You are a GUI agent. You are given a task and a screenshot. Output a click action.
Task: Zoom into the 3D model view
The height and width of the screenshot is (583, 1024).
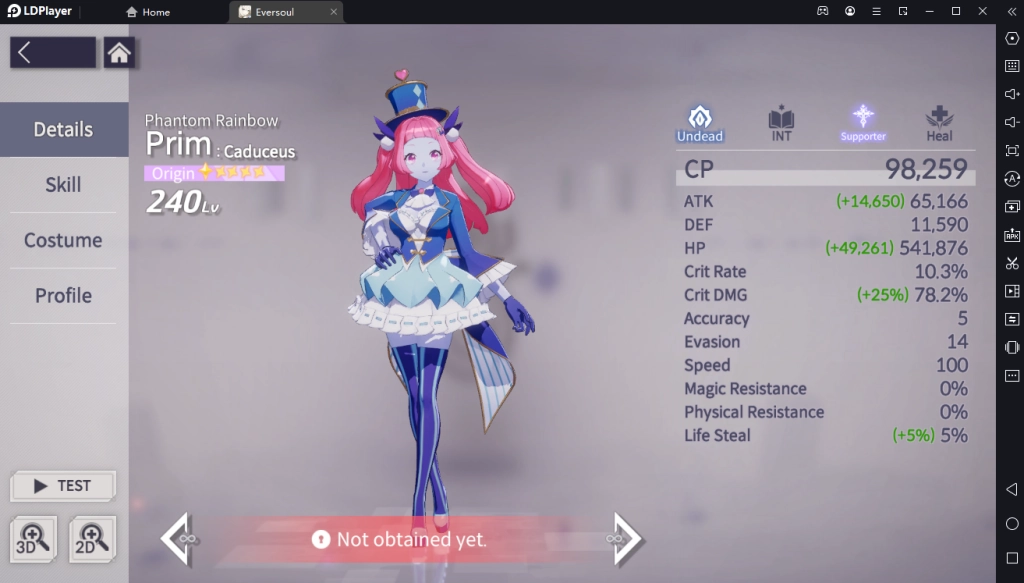(x=34, y=538)
